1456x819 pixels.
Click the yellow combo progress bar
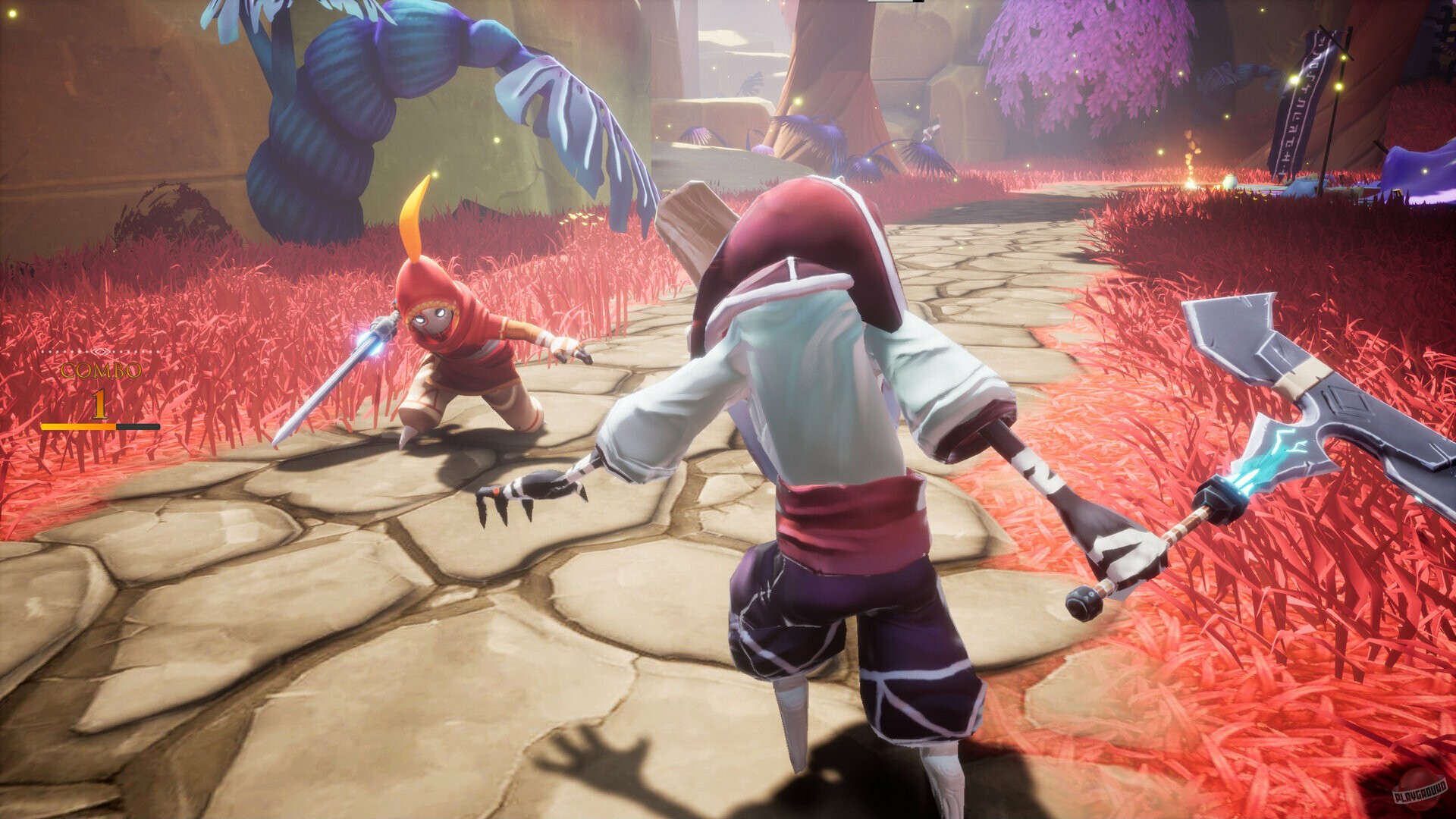pyautogui.click(x=80, y=425)
